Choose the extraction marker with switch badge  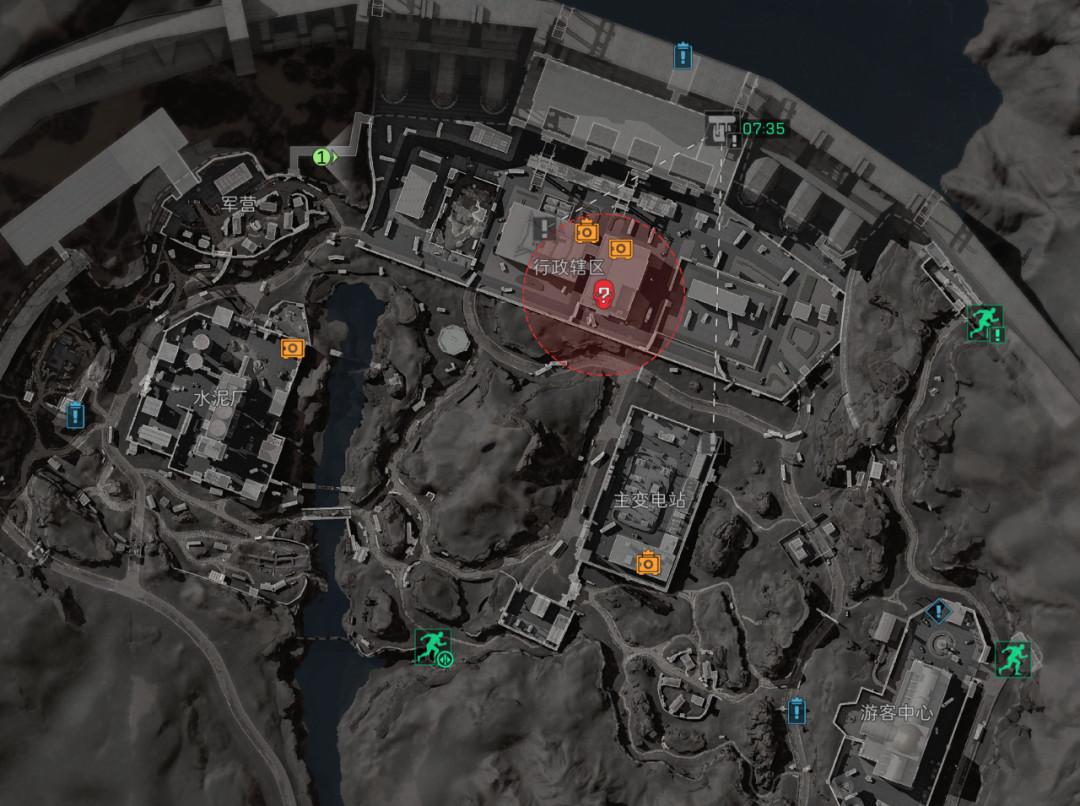click(433, 646)
